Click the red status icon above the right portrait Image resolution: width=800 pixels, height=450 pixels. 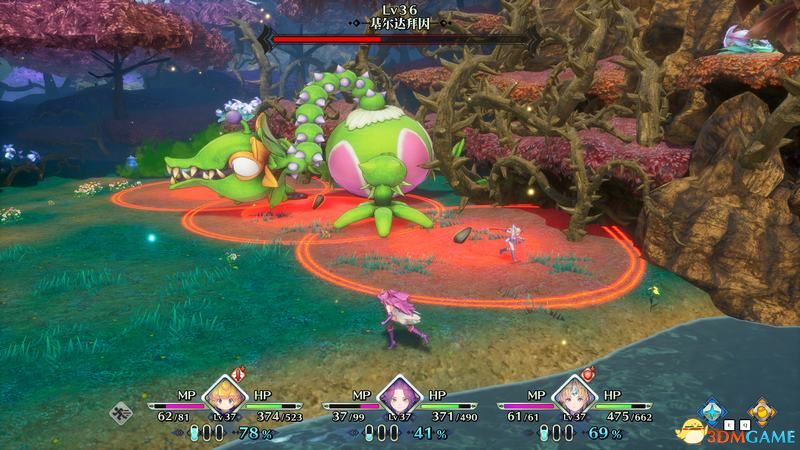589,371
